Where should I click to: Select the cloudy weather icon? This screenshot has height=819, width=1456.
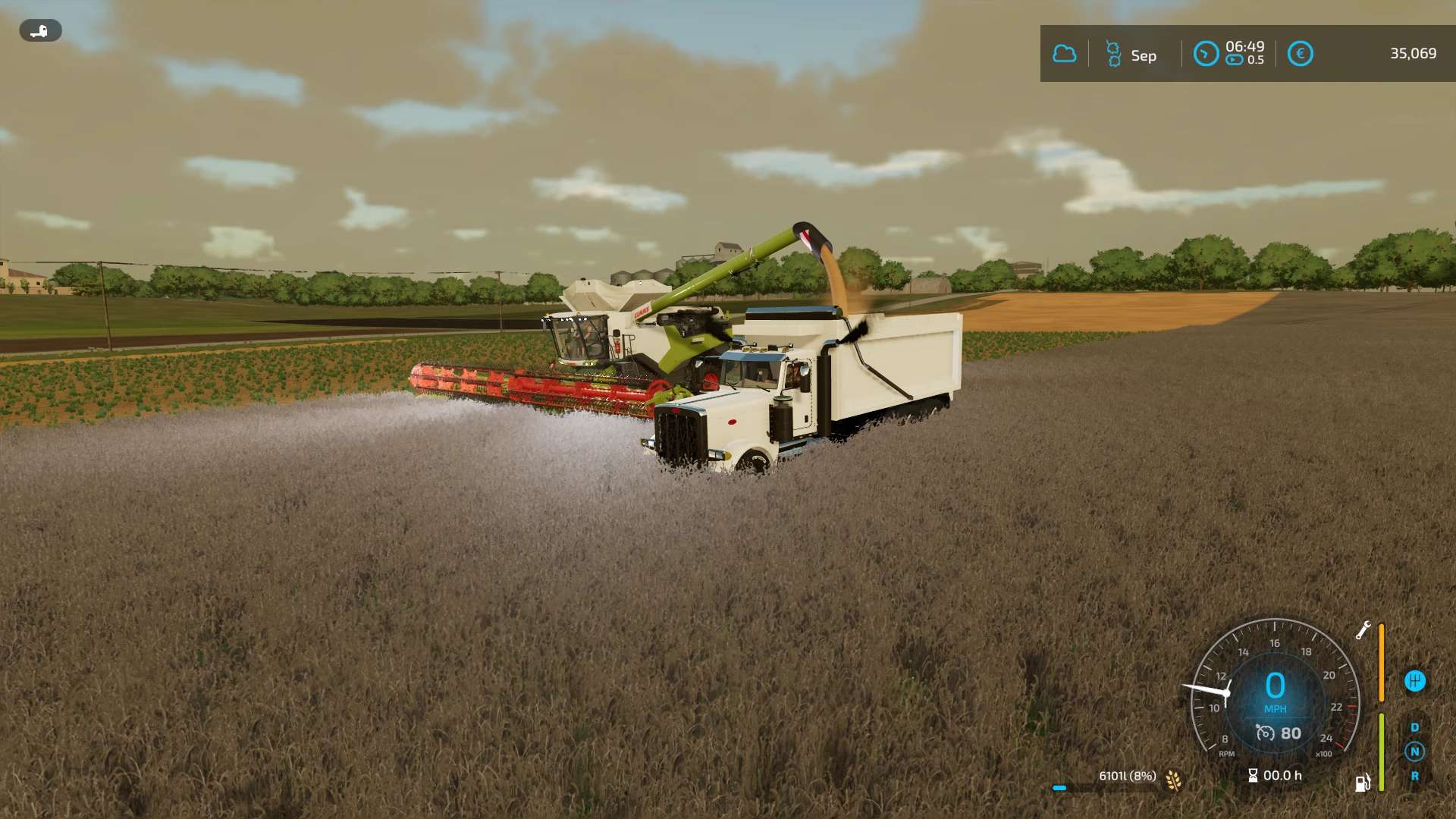coord(1064,54)
